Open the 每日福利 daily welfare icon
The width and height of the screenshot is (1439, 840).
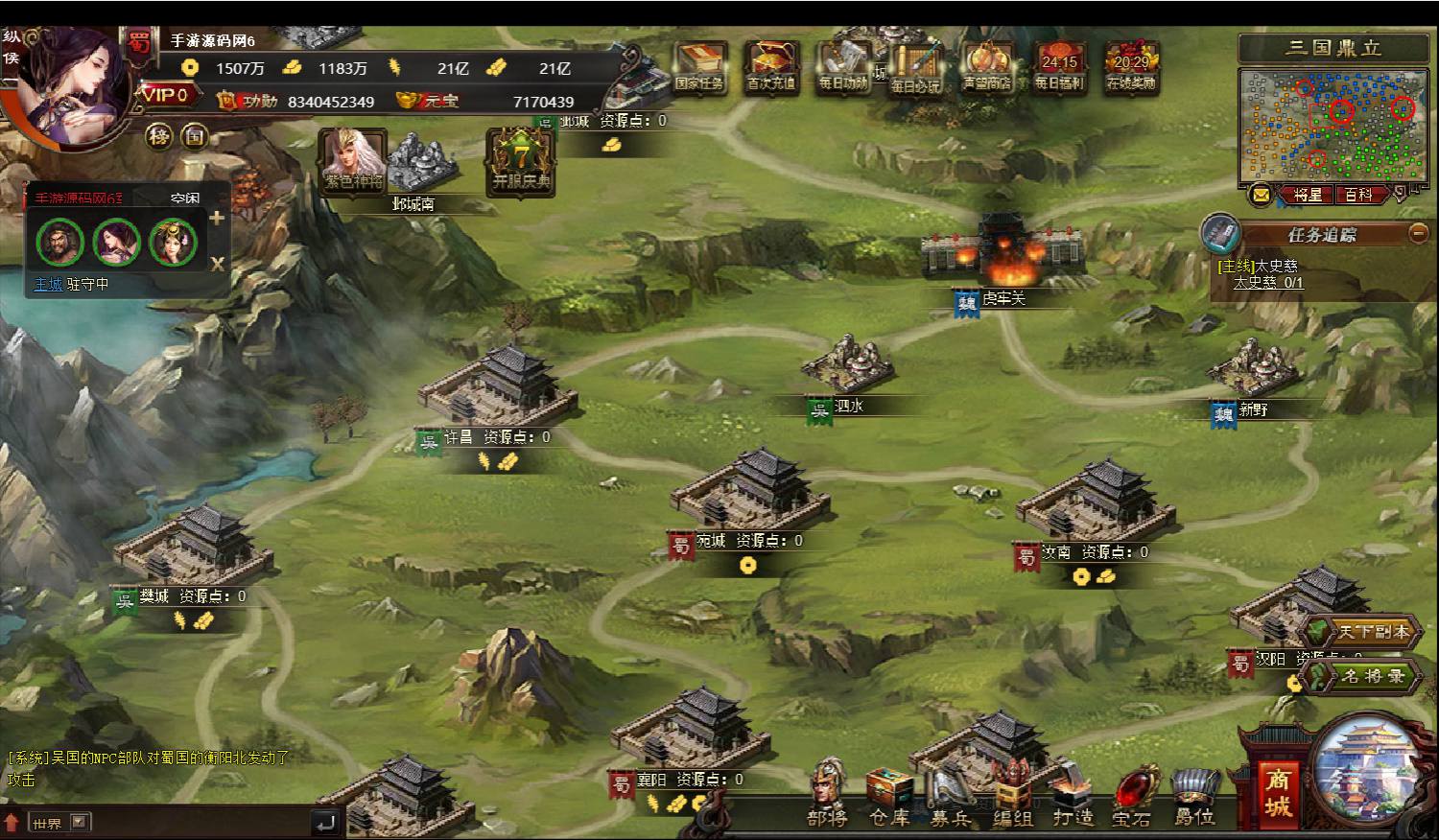click(x=1059, y=67)
